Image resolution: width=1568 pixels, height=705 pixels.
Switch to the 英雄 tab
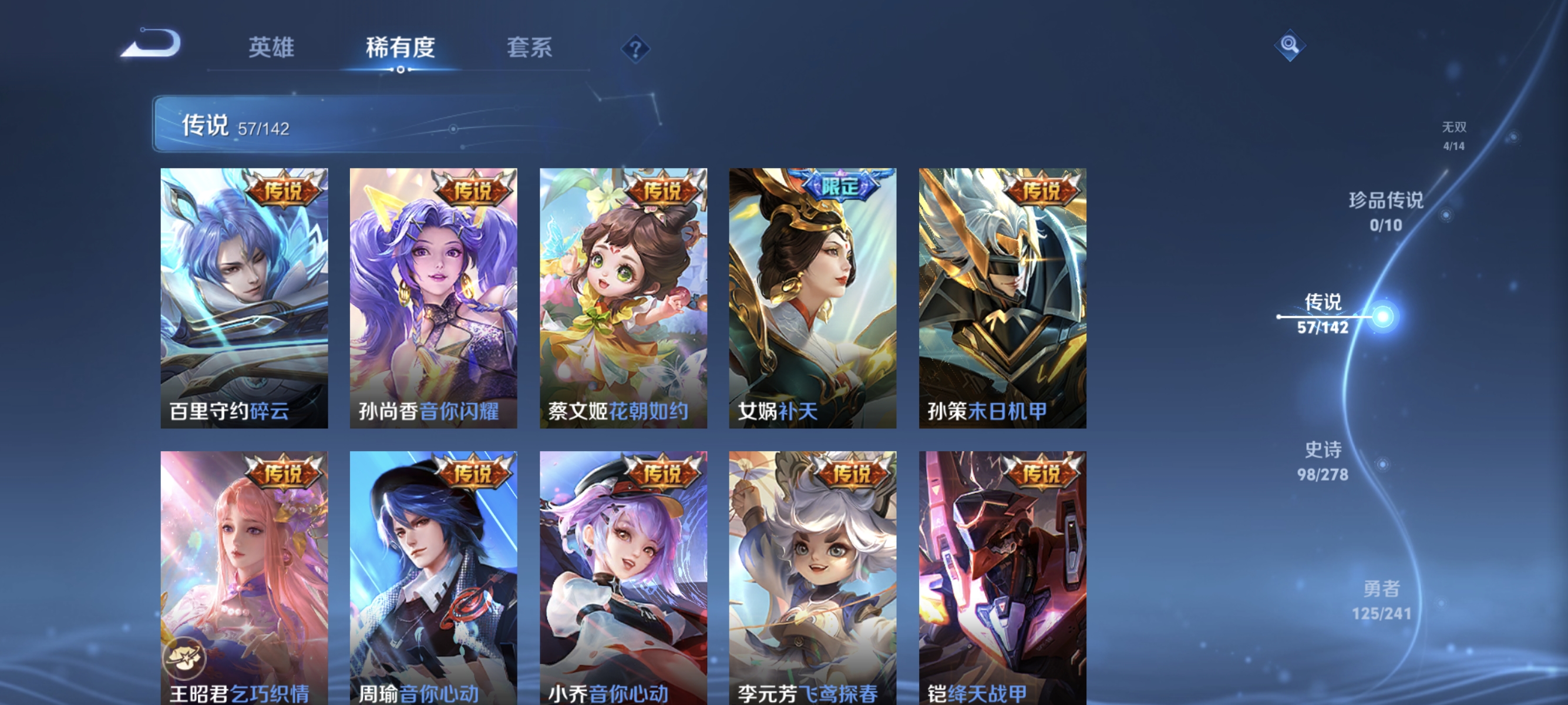click(271, 48)
